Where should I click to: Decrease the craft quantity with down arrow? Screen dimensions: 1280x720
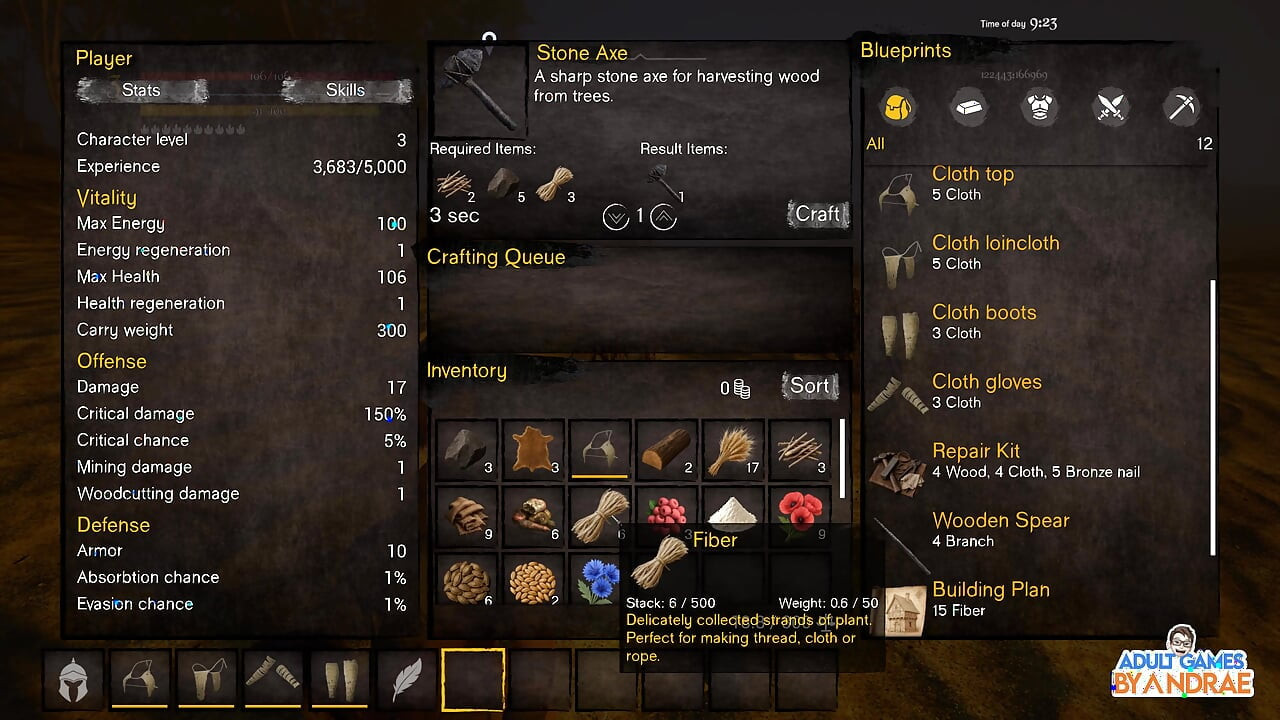pos(616,216)
